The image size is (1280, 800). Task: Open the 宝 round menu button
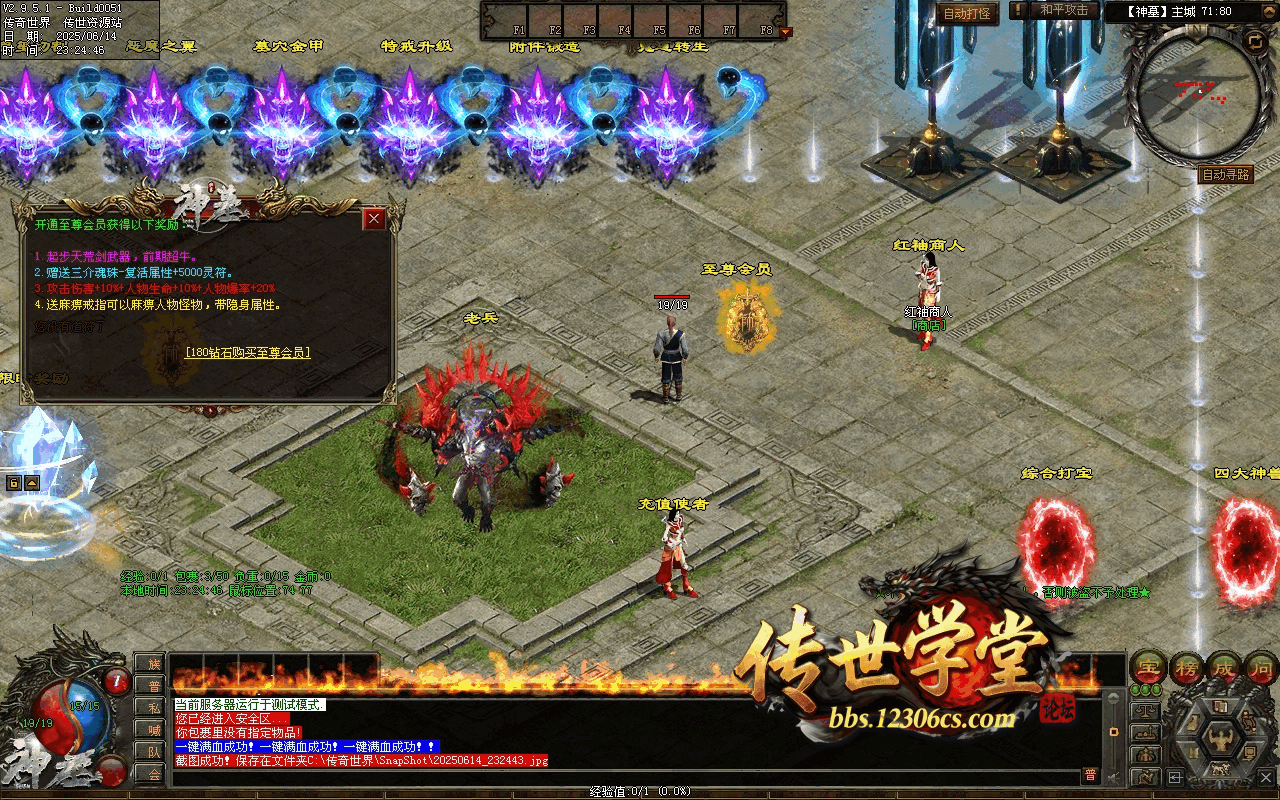pyautogui.click(x=1146, y=668)
